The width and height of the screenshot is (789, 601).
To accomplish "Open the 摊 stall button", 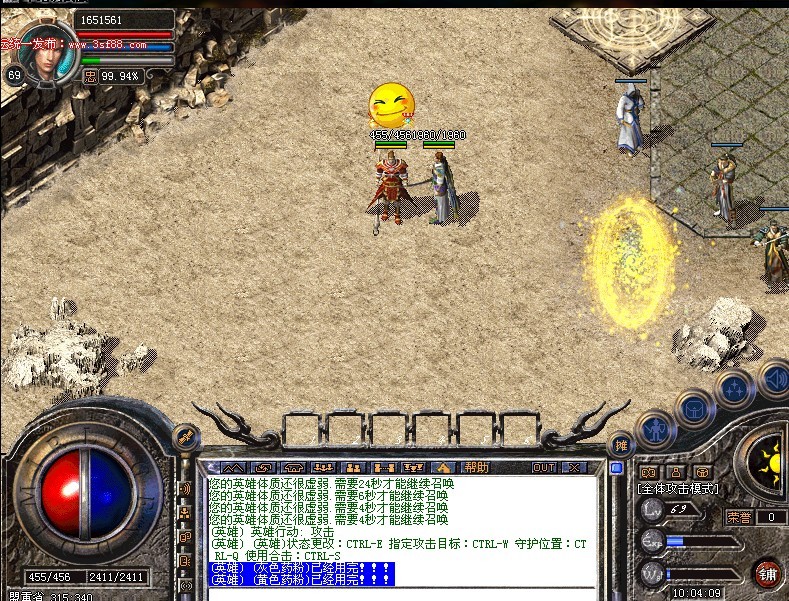I will tap(621, 445).
